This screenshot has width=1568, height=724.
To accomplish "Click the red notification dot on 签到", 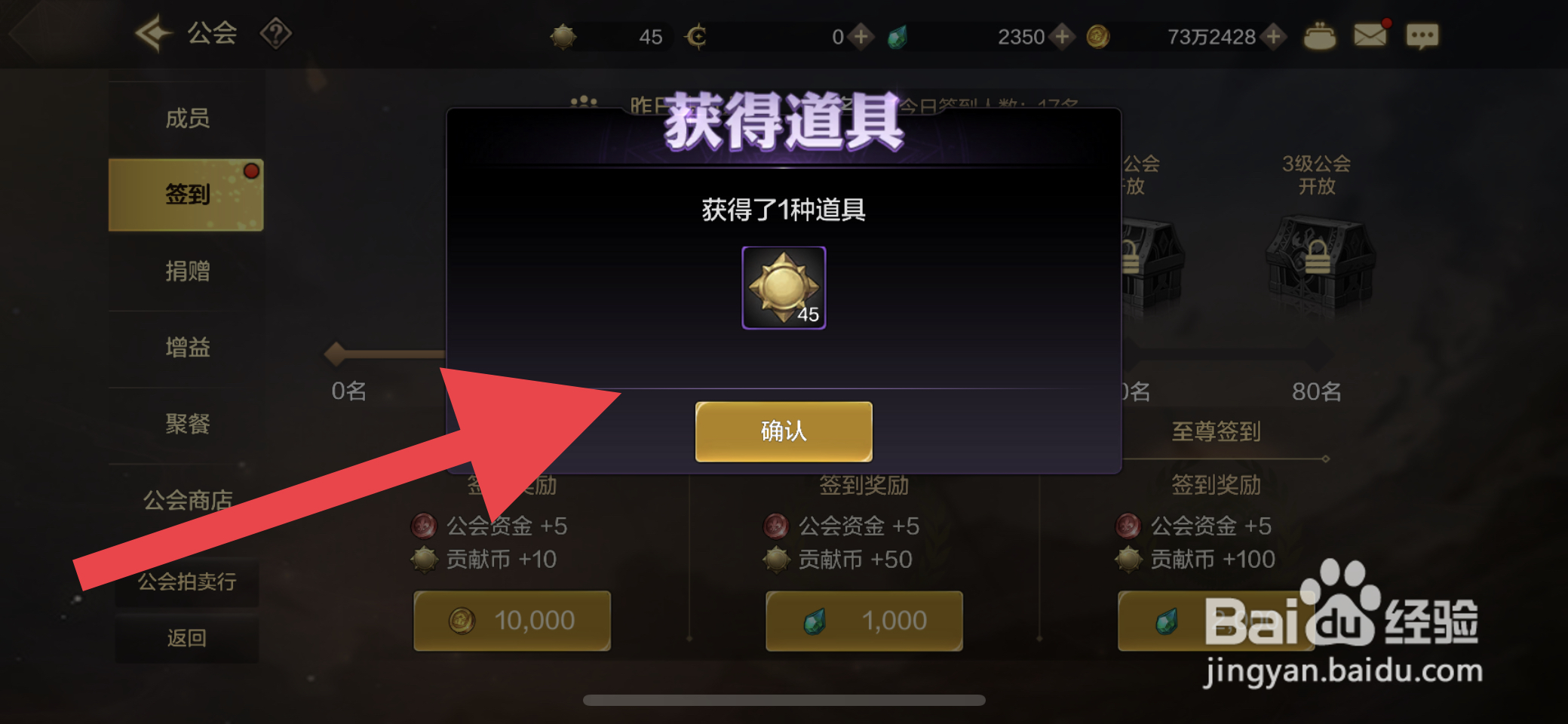I will 250,170.
